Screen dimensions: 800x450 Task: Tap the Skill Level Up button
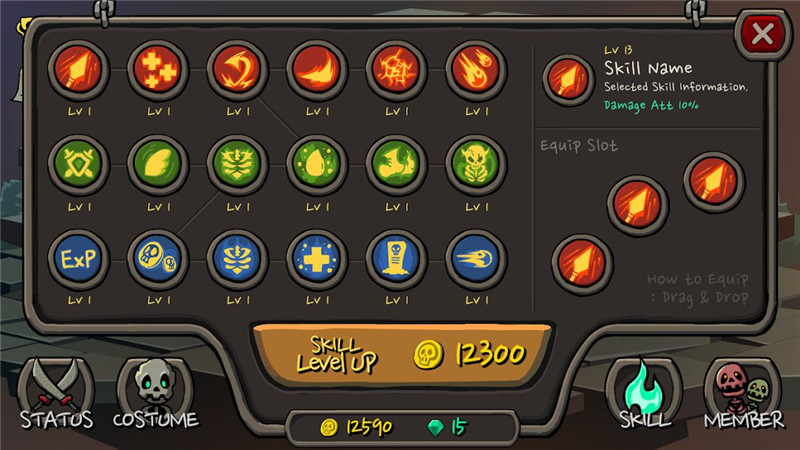click(401, 353)
